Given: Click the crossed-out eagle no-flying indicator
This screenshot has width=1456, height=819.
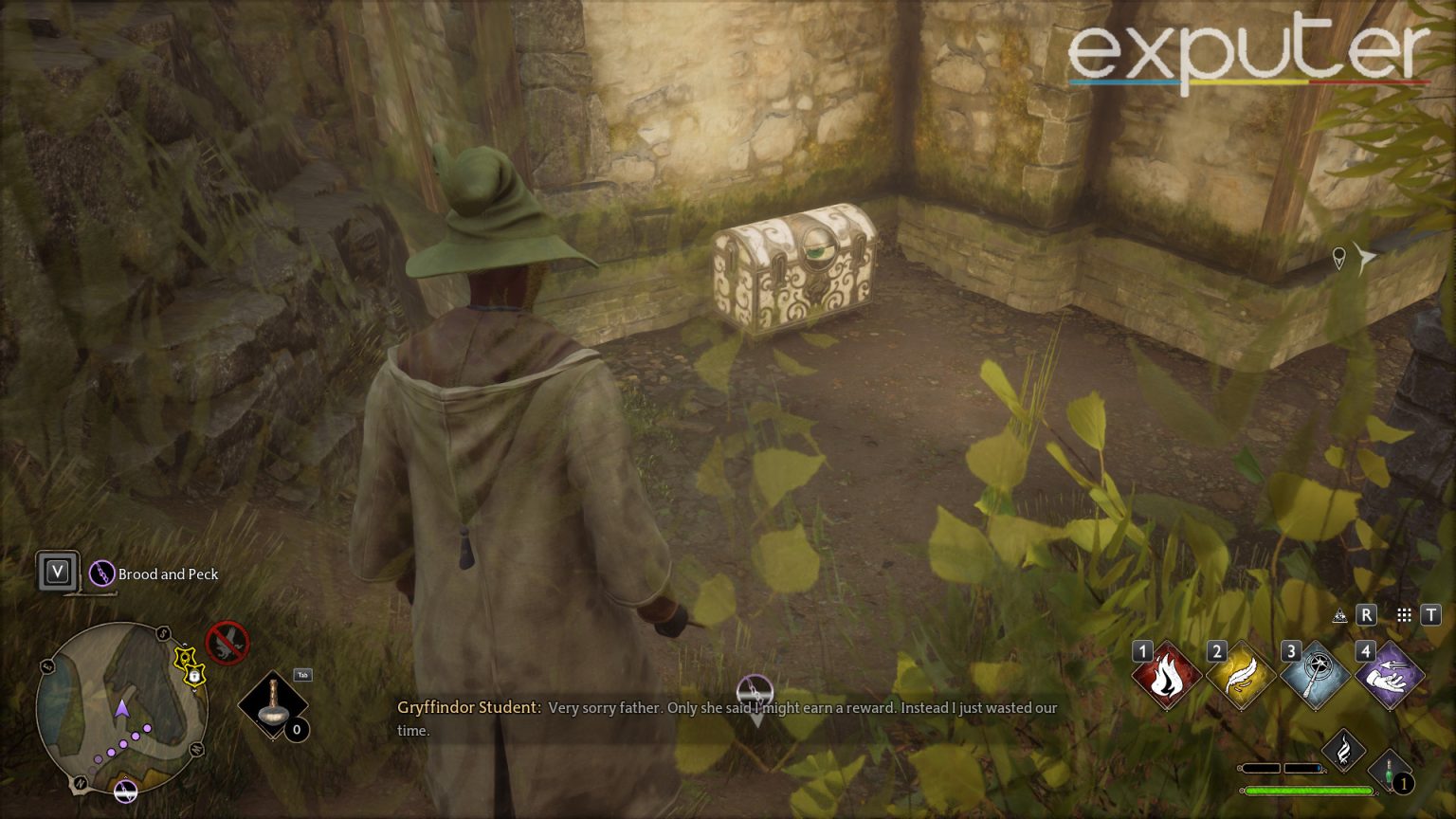Looking at the screenshot, I should [x=227, y=644].
